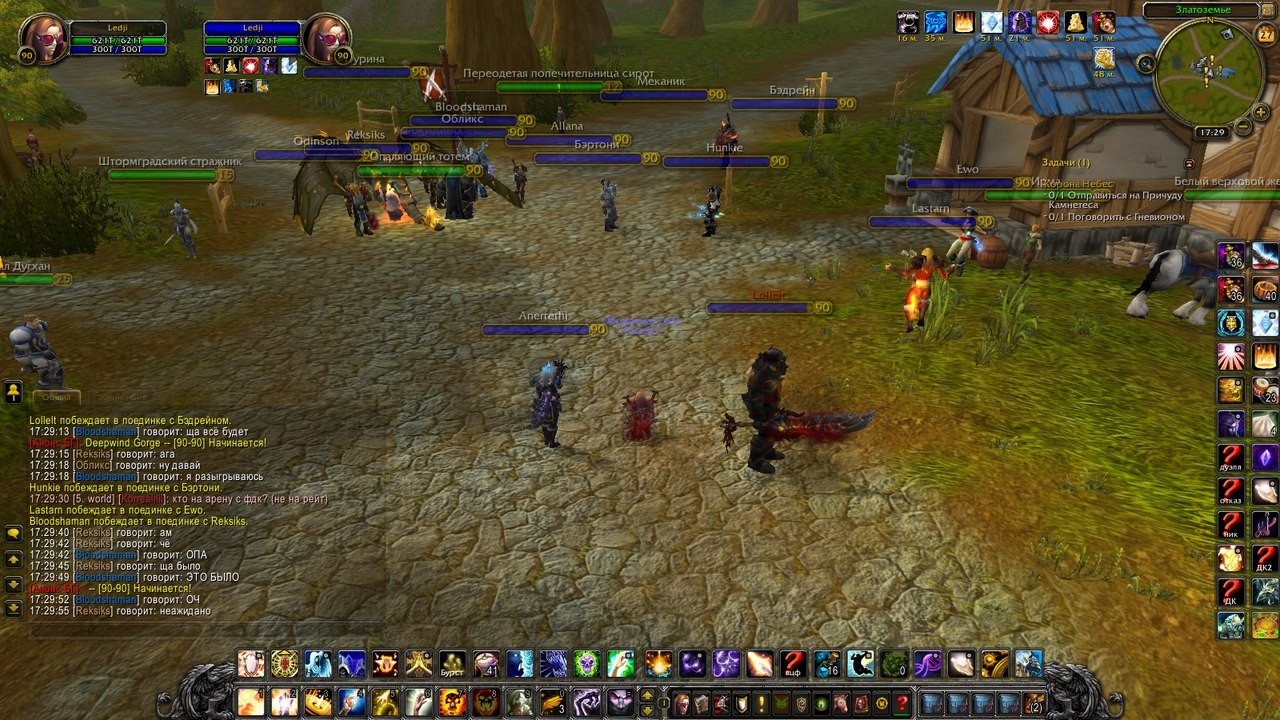Use the red question mark macro 'вцф'
1280x720 pixels.
click(793, 664)
